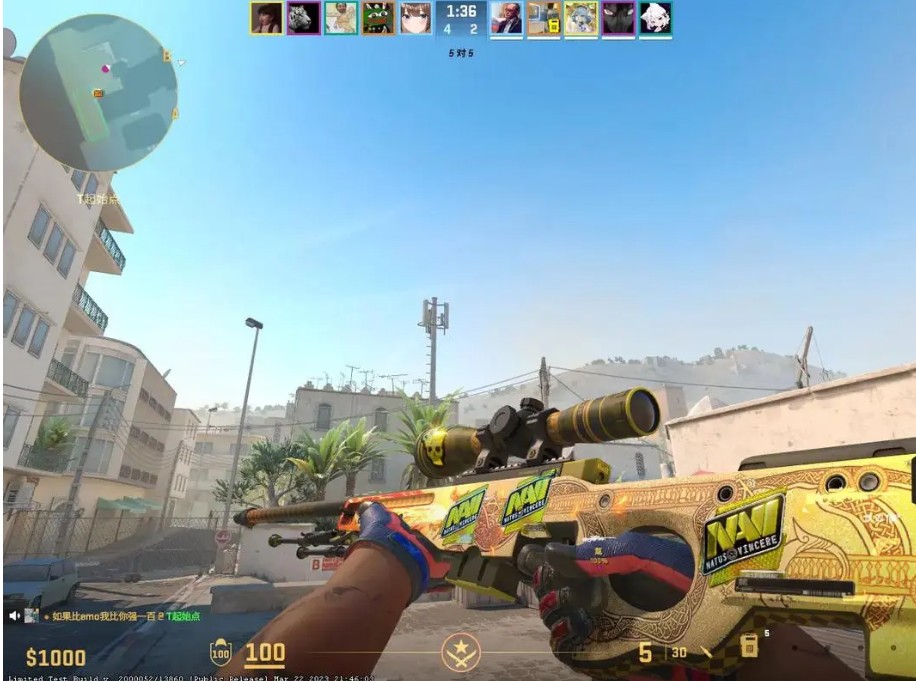Select the white tiger player avatar
The image size is (916, 681).
303,18
